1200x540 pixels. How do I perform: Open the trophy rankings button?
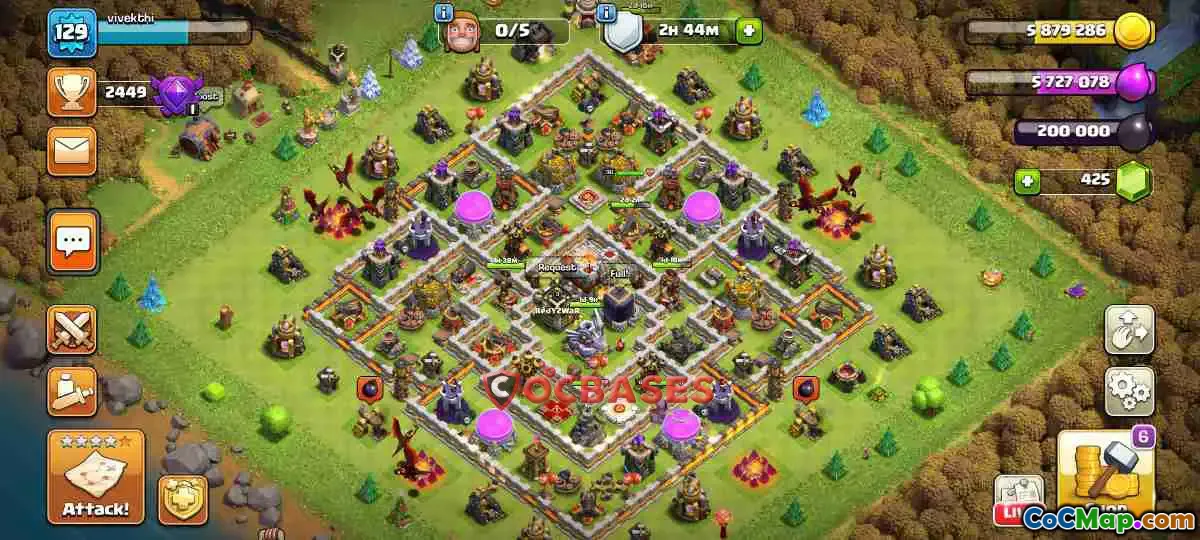coord(72,94)
